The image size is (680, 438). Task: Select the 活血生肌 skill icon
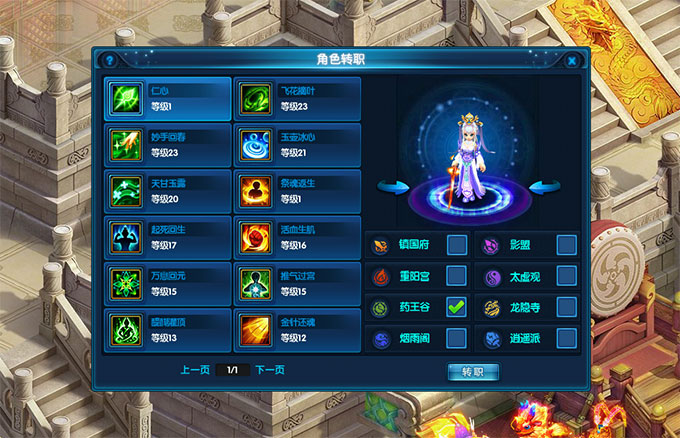click(255, 237)
